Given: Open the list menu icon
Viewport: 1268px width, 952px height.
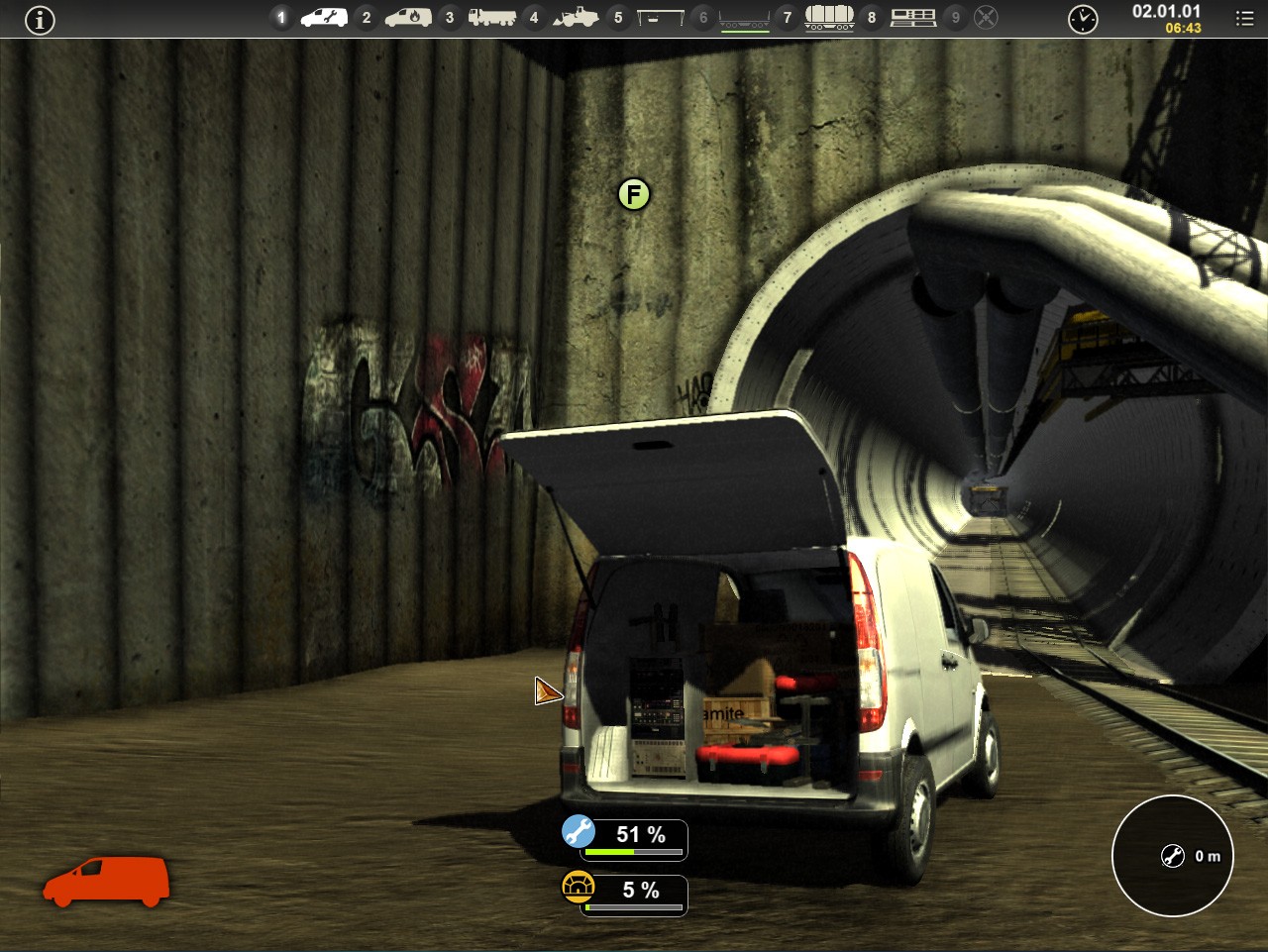Looking at the screenshot, I should [1245, 19].
